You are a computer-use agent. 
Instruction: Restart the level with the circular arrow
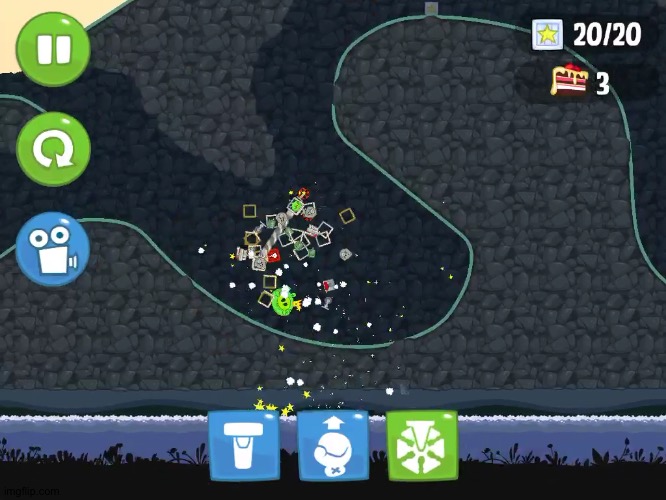pyautogui.click(x=53, y=150)
